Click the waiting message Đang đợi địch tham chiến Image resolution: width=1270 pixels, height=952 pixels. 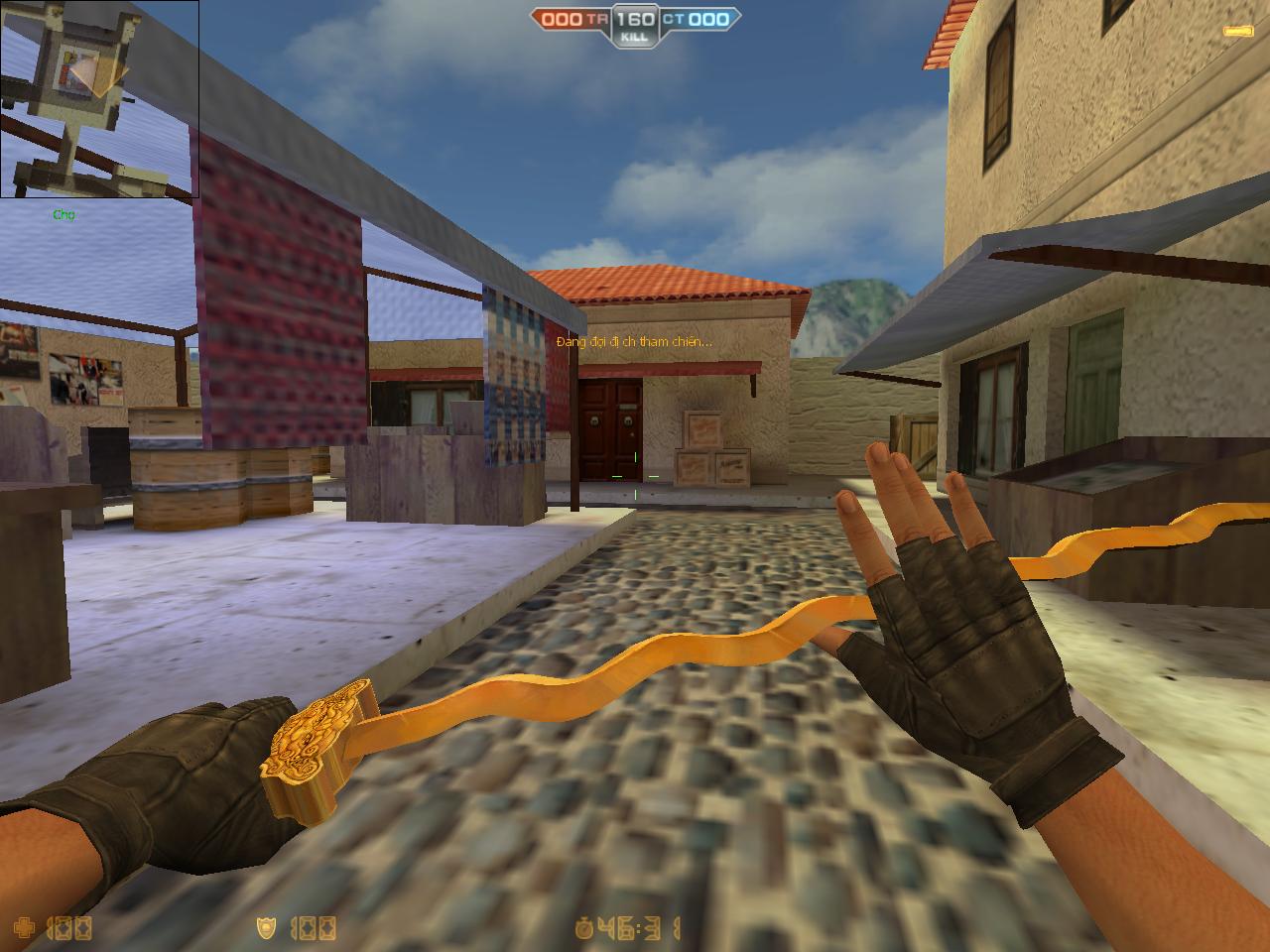(x=633, y=340)
